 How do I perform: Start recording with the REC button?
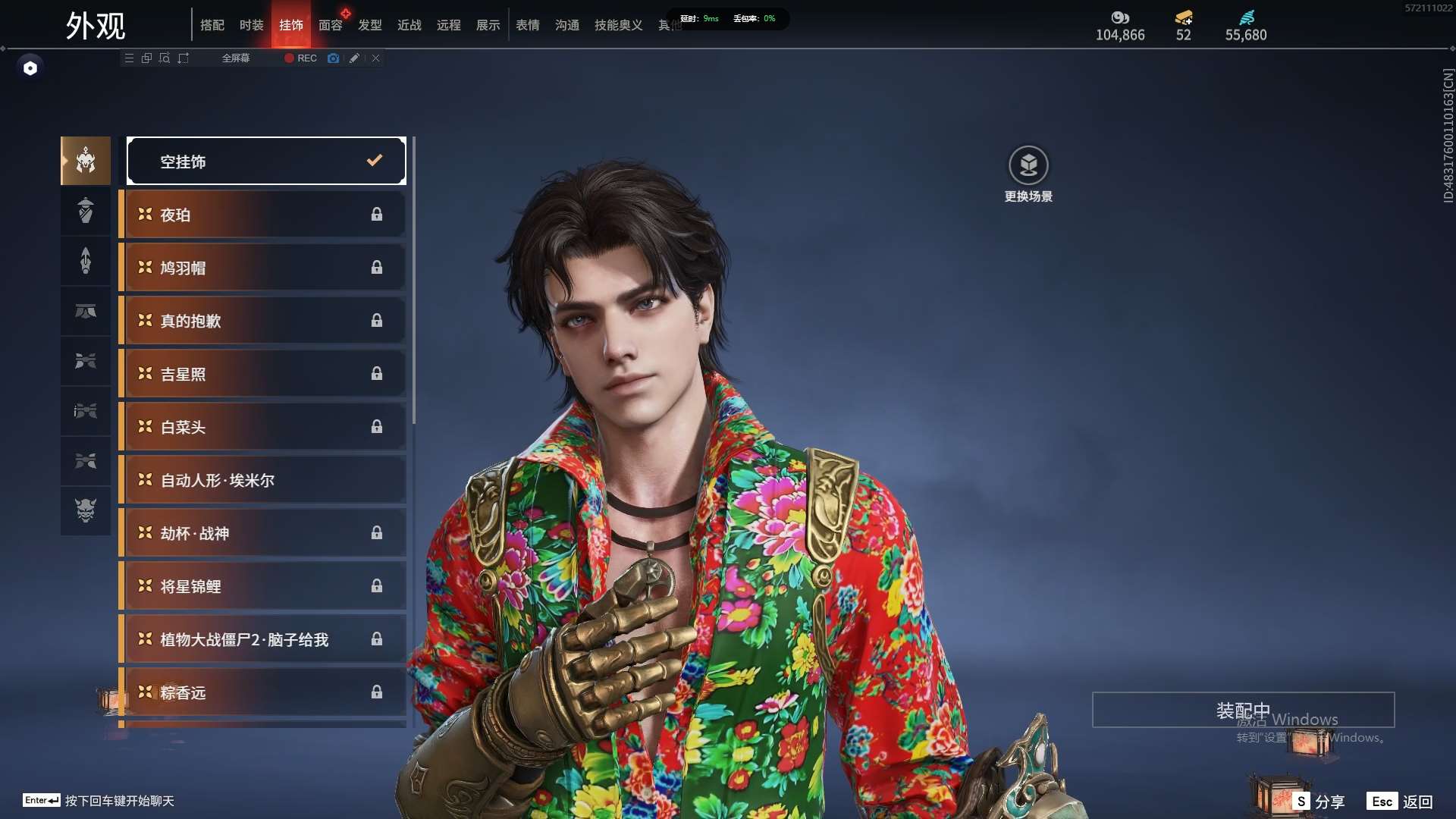click(300, 58)
